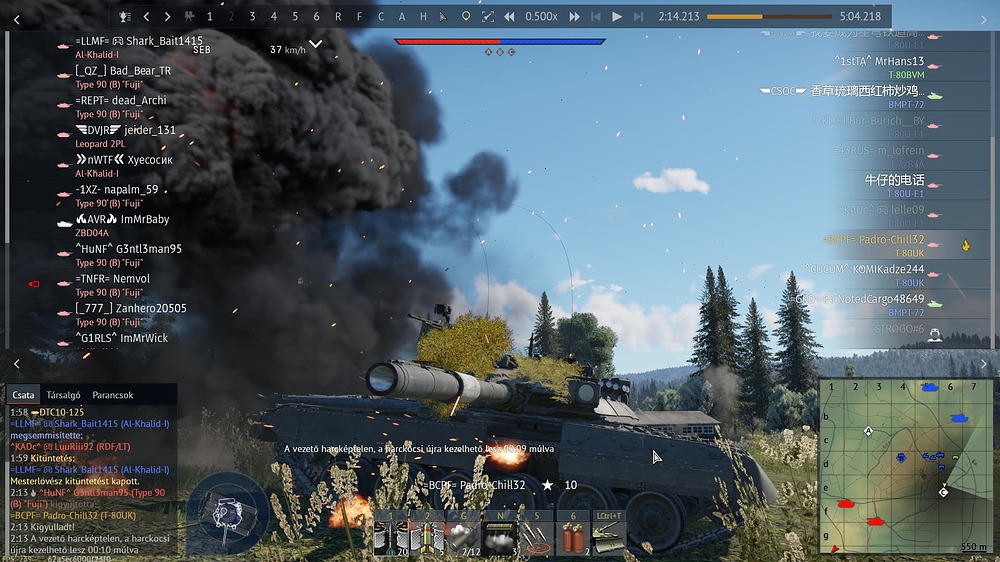Open the tactical minimap
Viewport: 1000px width, 562px height.
[x=903, y=465]
